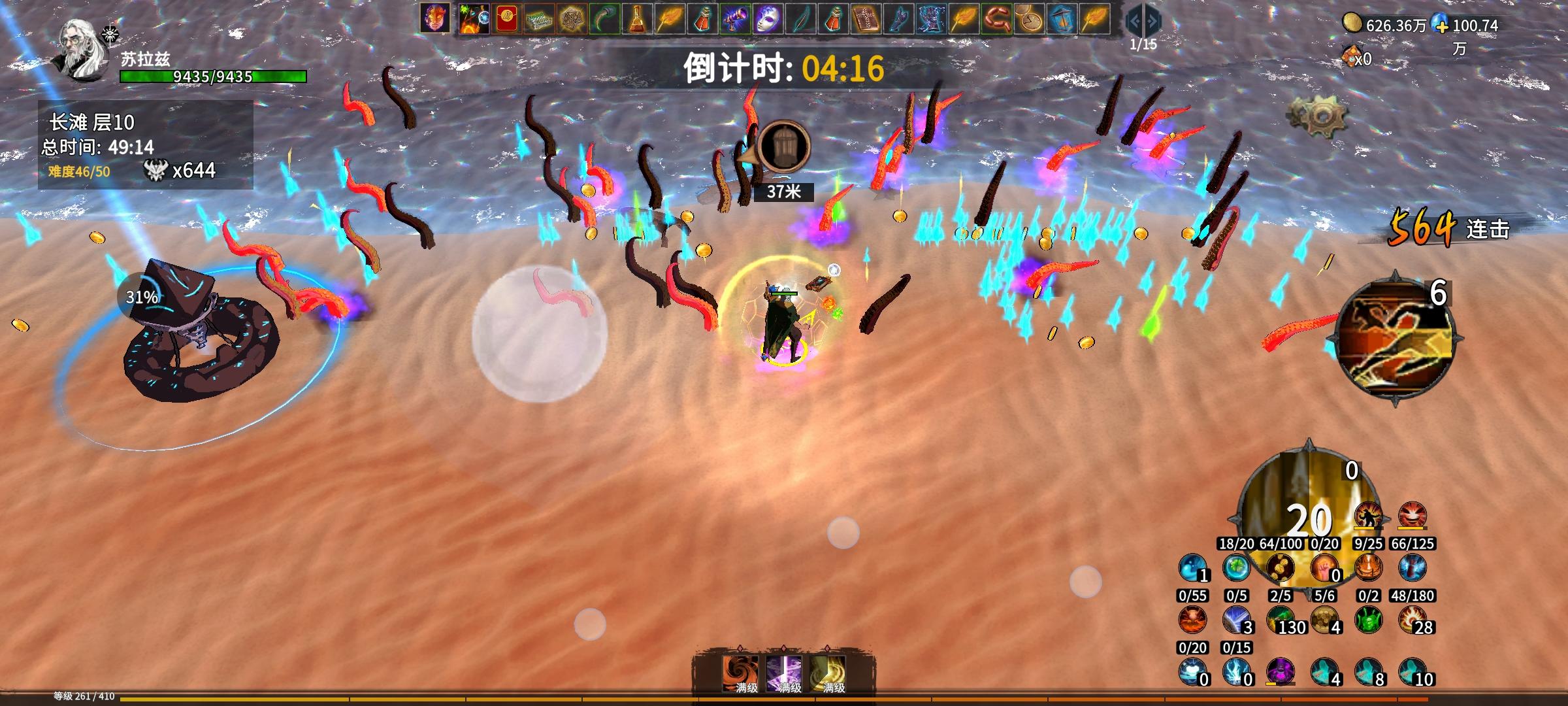Click the fireball skill showing 28
1568x706 pixels.
[x=1413, y=620]
